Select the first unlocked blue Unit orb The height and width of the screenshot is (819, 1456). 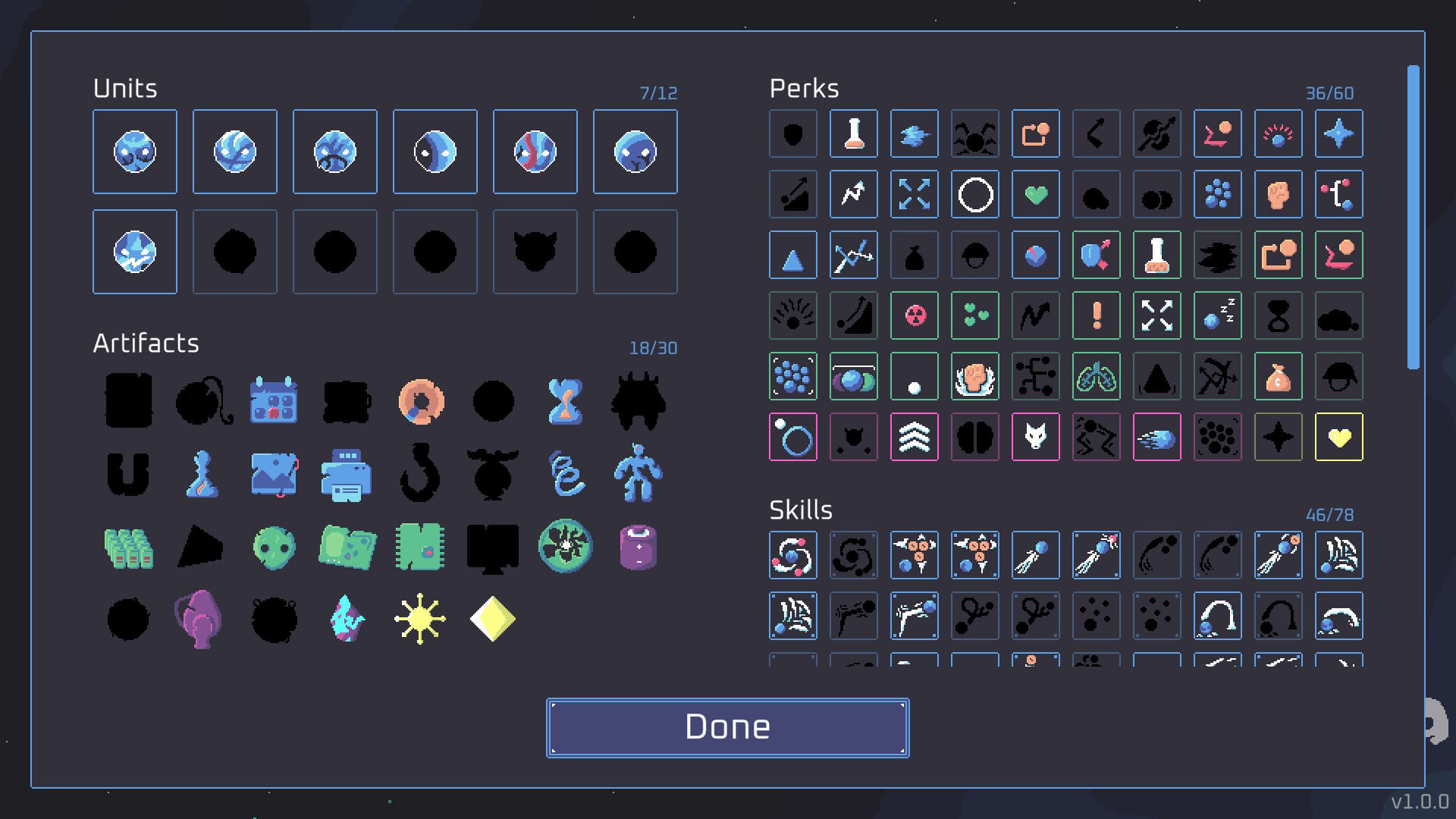(135, 151)
